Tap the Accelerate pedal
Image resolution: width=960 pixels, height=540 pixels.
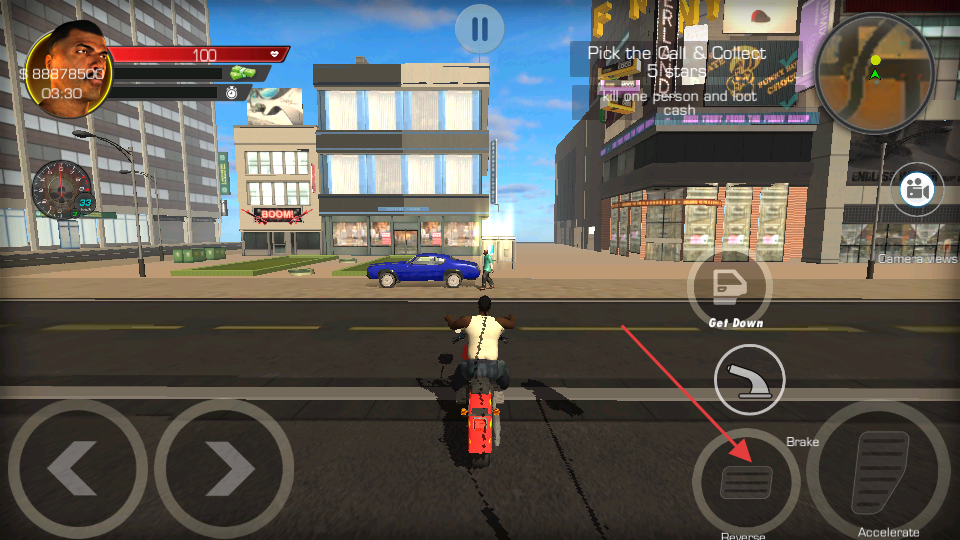tap(878, 471)
